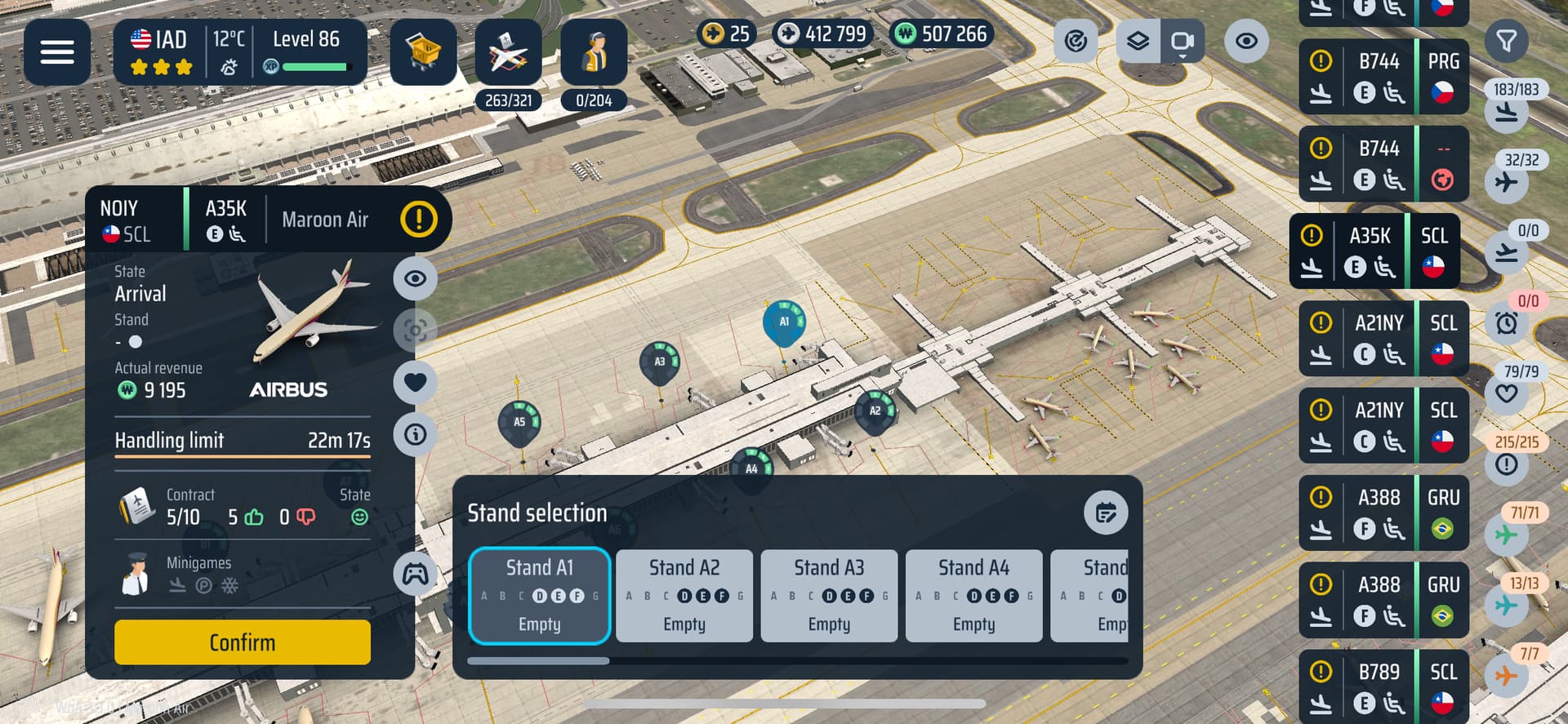Toggle the camera view mode
1568x724 pixels.
point(1182,41)
